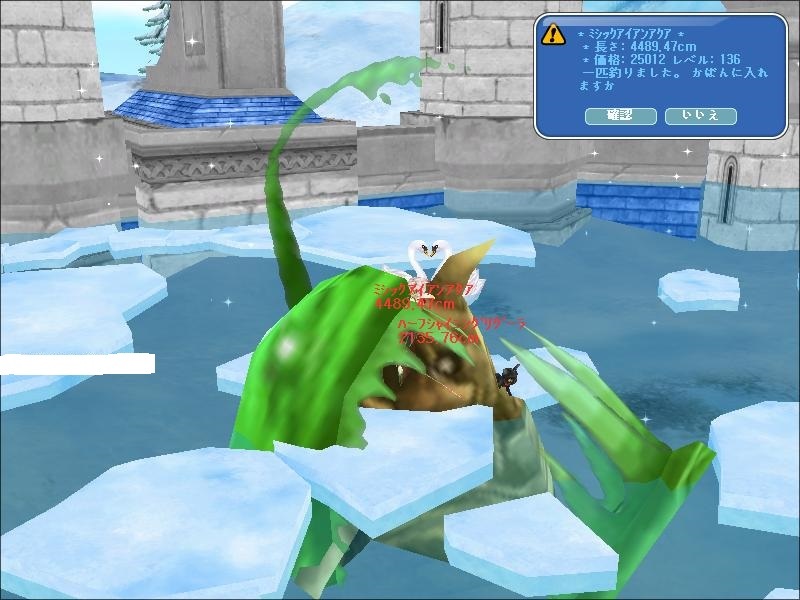
Task: Confirm putting the fish in the bag (確認)
Action: [x=620, y=117]
